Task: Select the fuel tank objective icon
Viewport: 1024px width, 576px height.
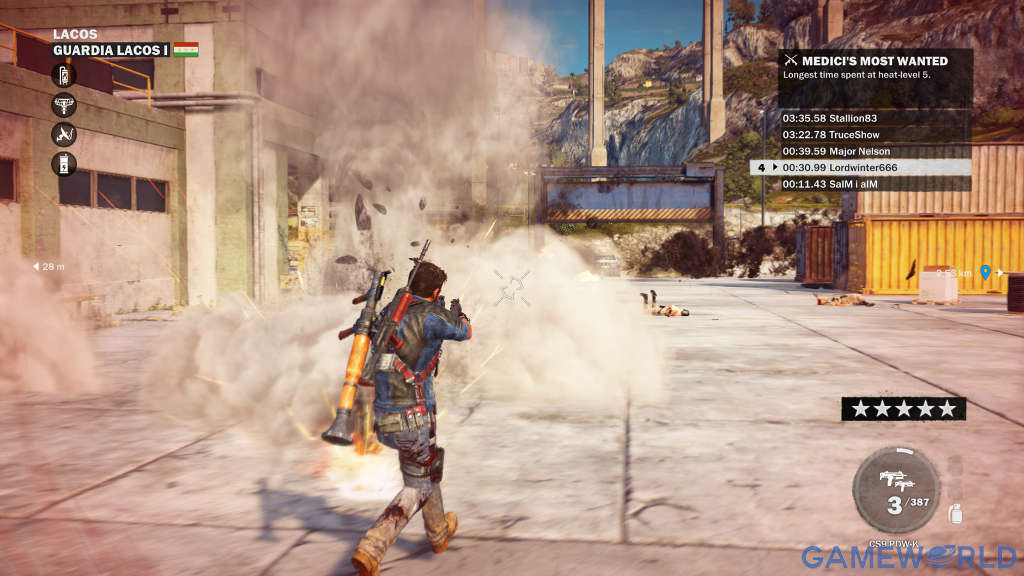Action: pyautogui.click(x=64, y=76)
